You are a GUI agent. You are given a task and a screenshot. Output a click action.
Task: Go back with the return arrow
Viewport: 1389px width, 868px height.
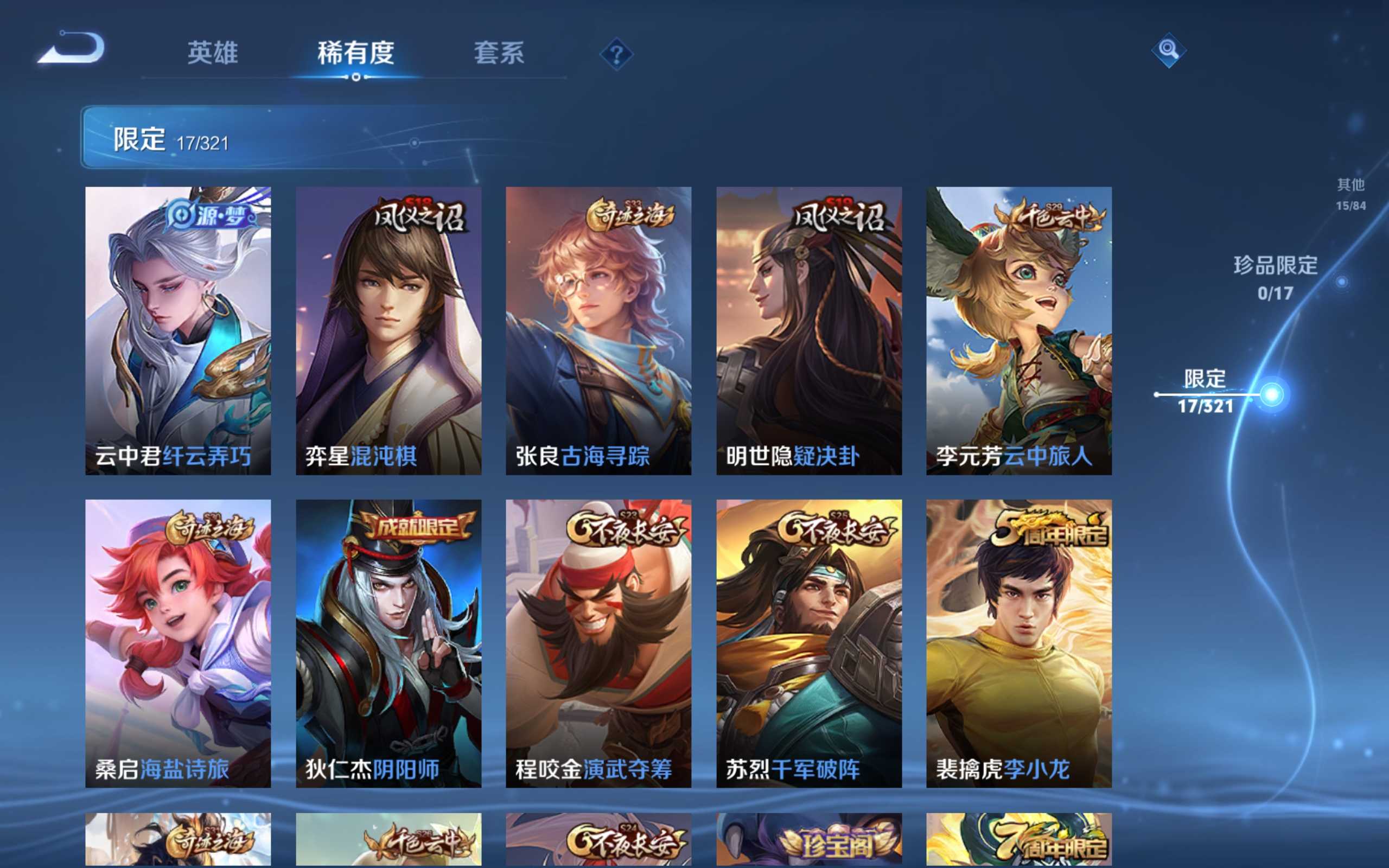pos(72,48)
